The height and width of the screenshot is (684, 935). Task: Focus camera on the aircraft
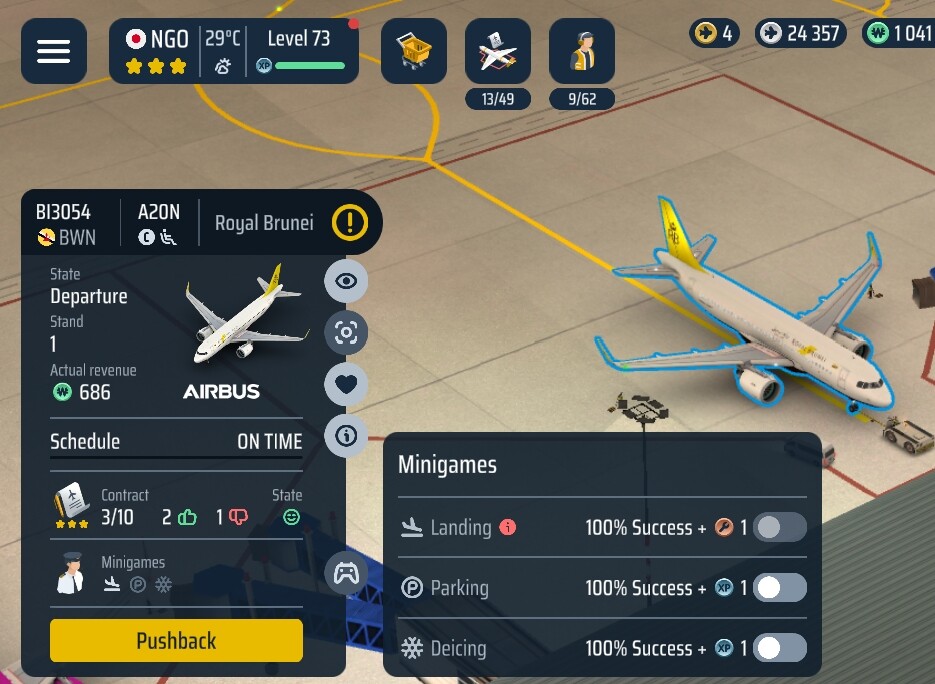click(346, 333)
